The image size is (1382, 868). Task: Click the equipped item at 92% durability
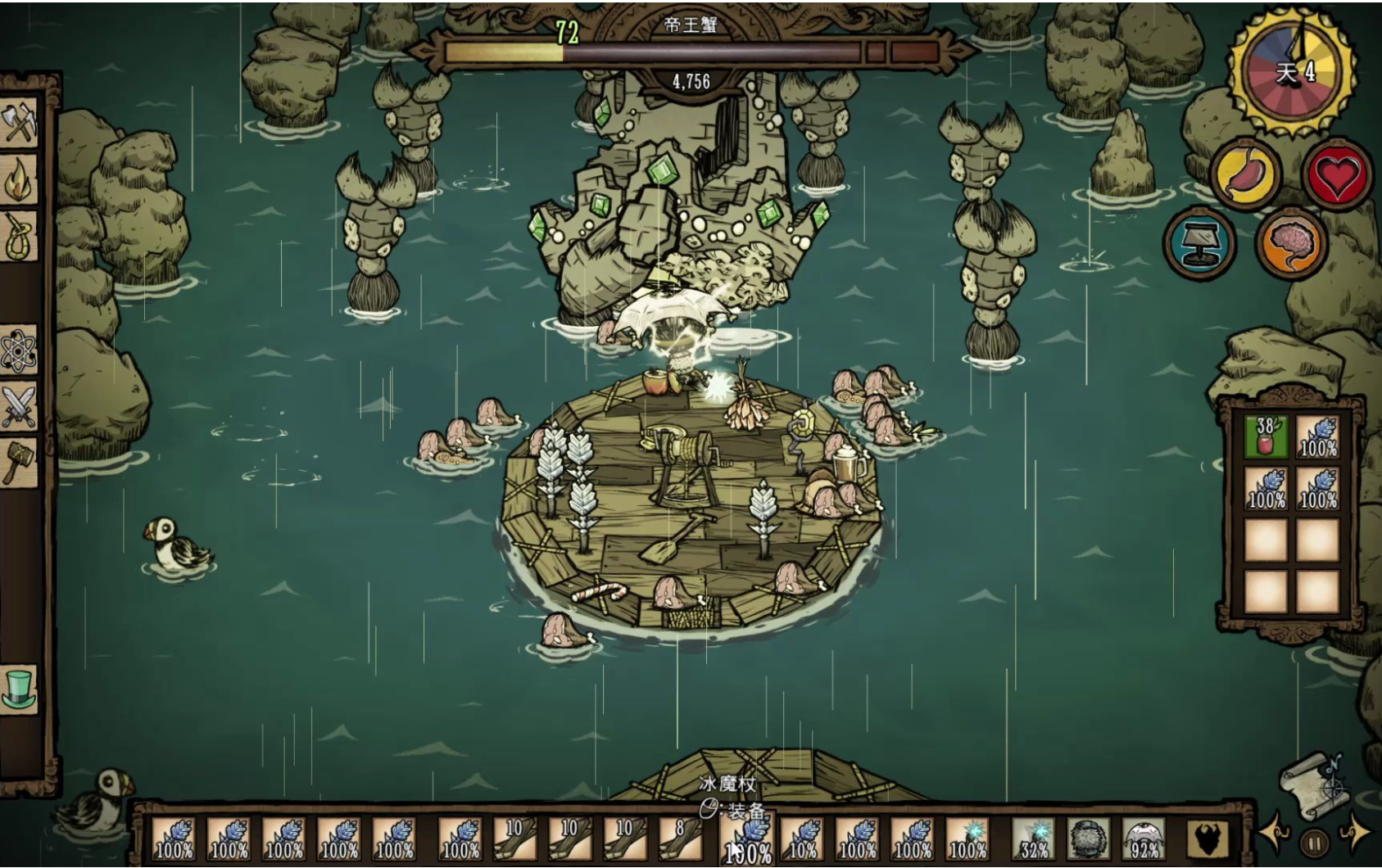click(x=1144, y=839)
